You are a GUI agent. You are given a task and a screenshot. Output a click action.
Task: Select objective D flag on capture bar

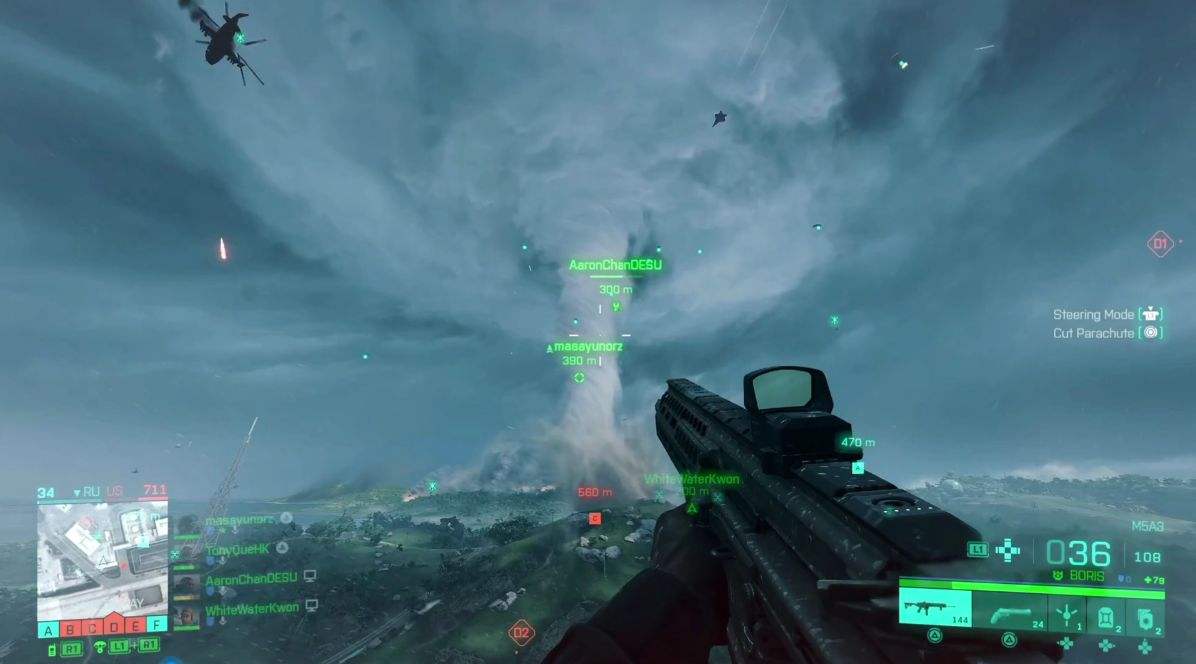(112, 629)
